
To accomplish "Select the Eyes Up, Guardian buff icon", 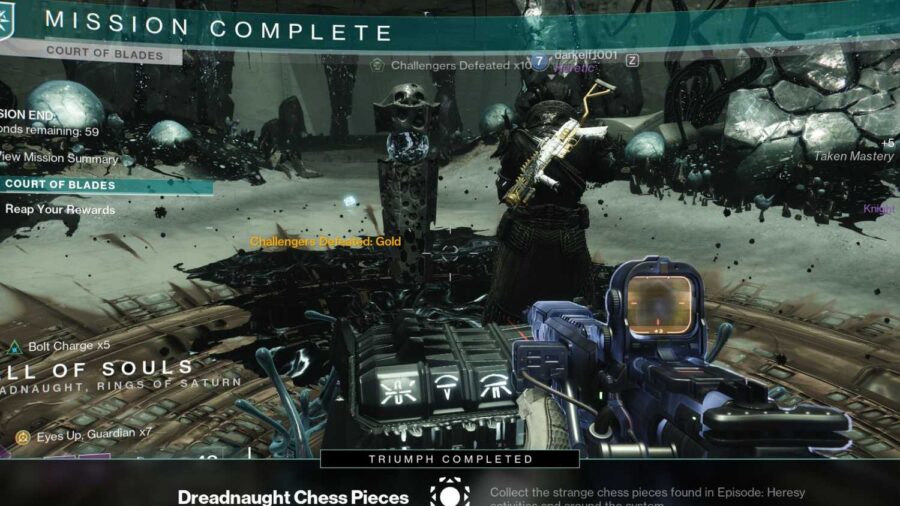I will (x=21, y=436).
